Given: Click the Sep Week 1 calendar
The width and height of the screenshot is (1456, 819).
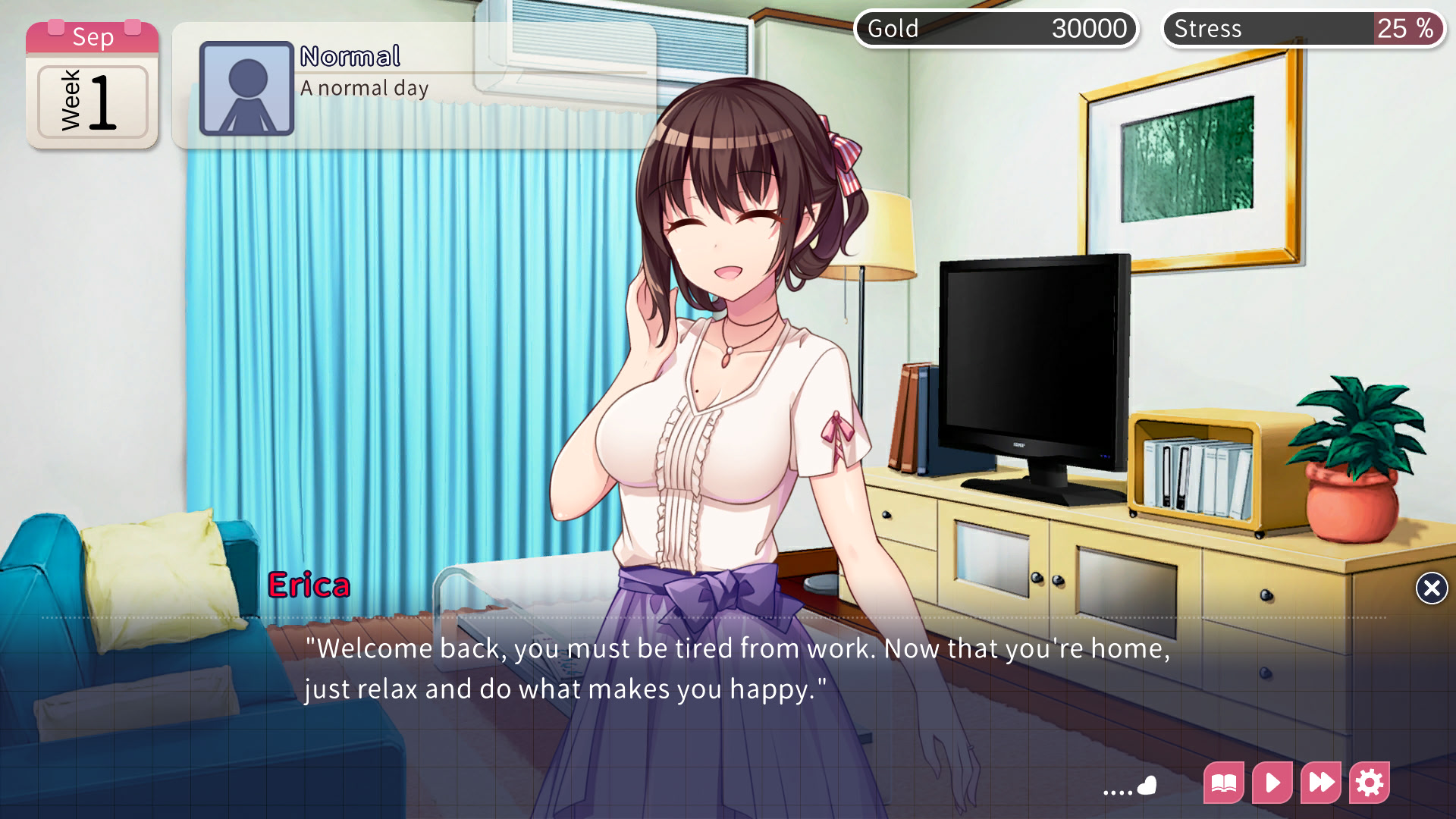Looking at the screenshot, I should tap(93, 85).
